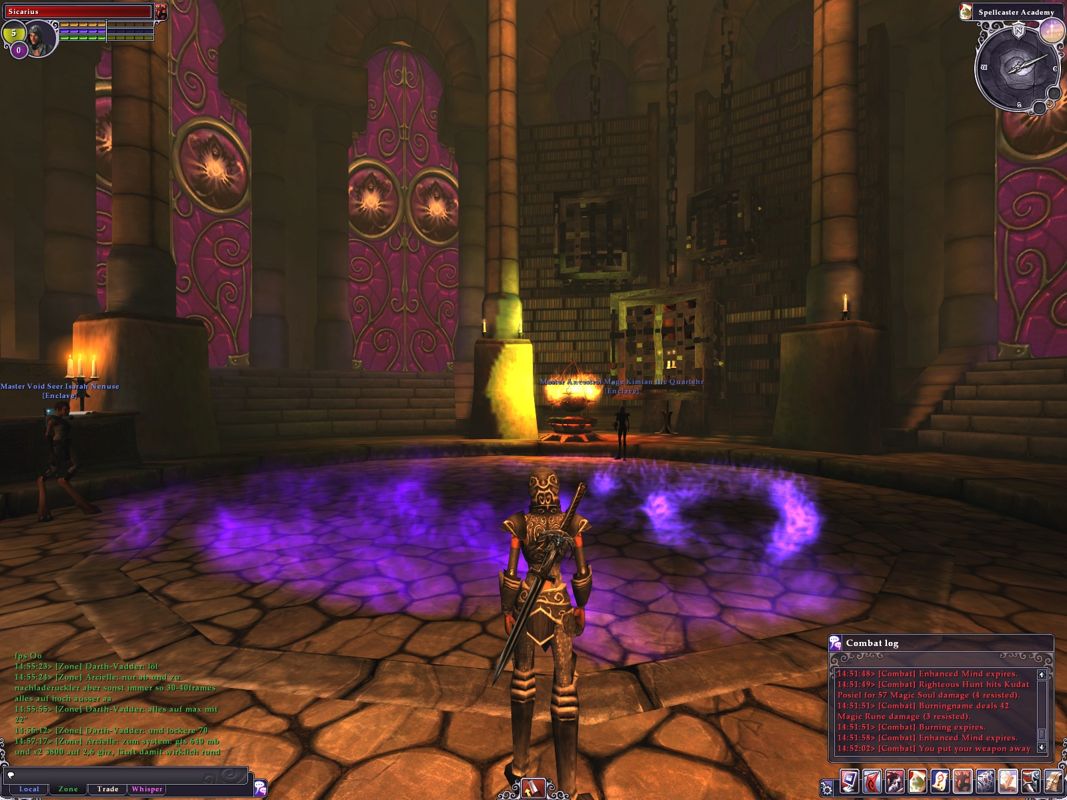Click the glowing time-of-day orb on compass
1067x800 pixels.
pos(1050,31)
